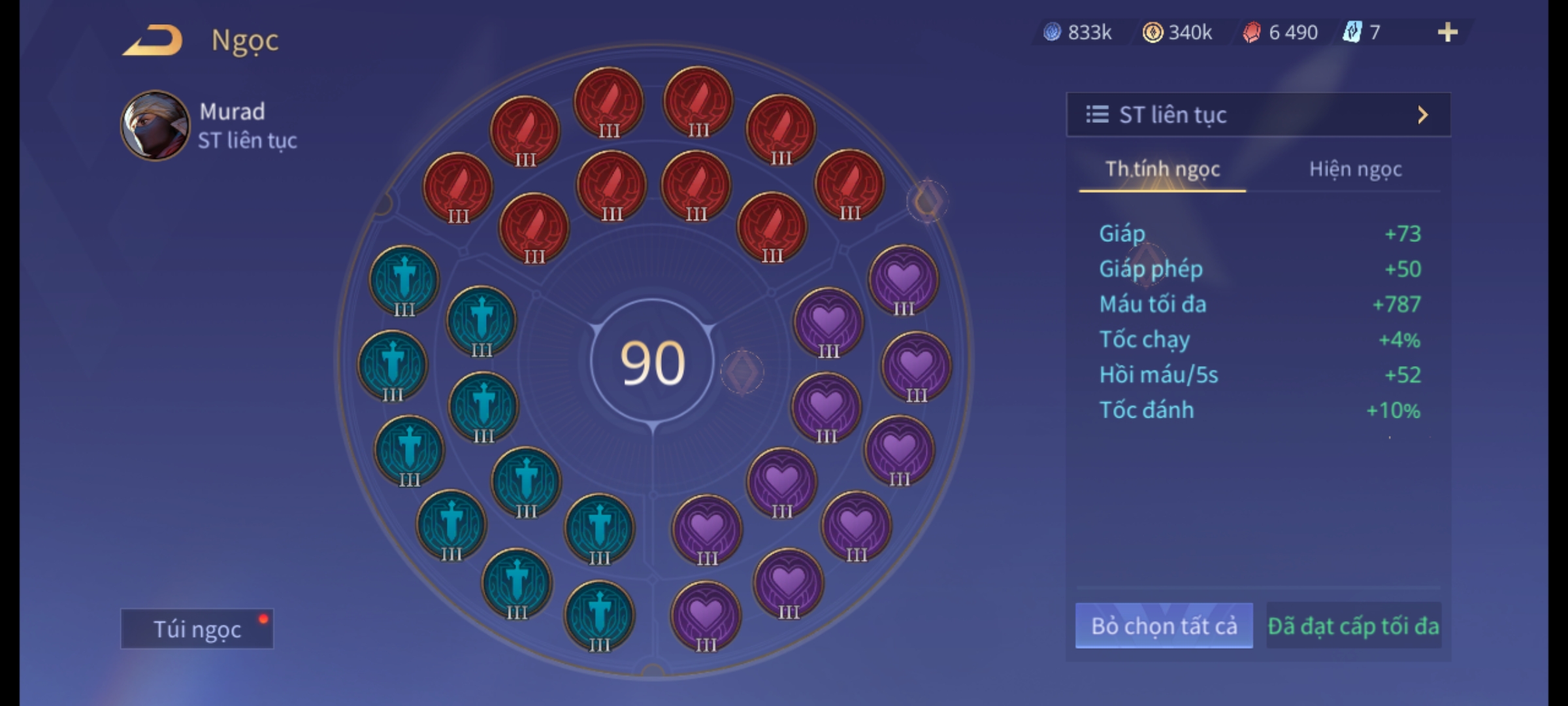Switch to the Hiện ngọc tab

pyautogui.click(x=1355, y=169)
